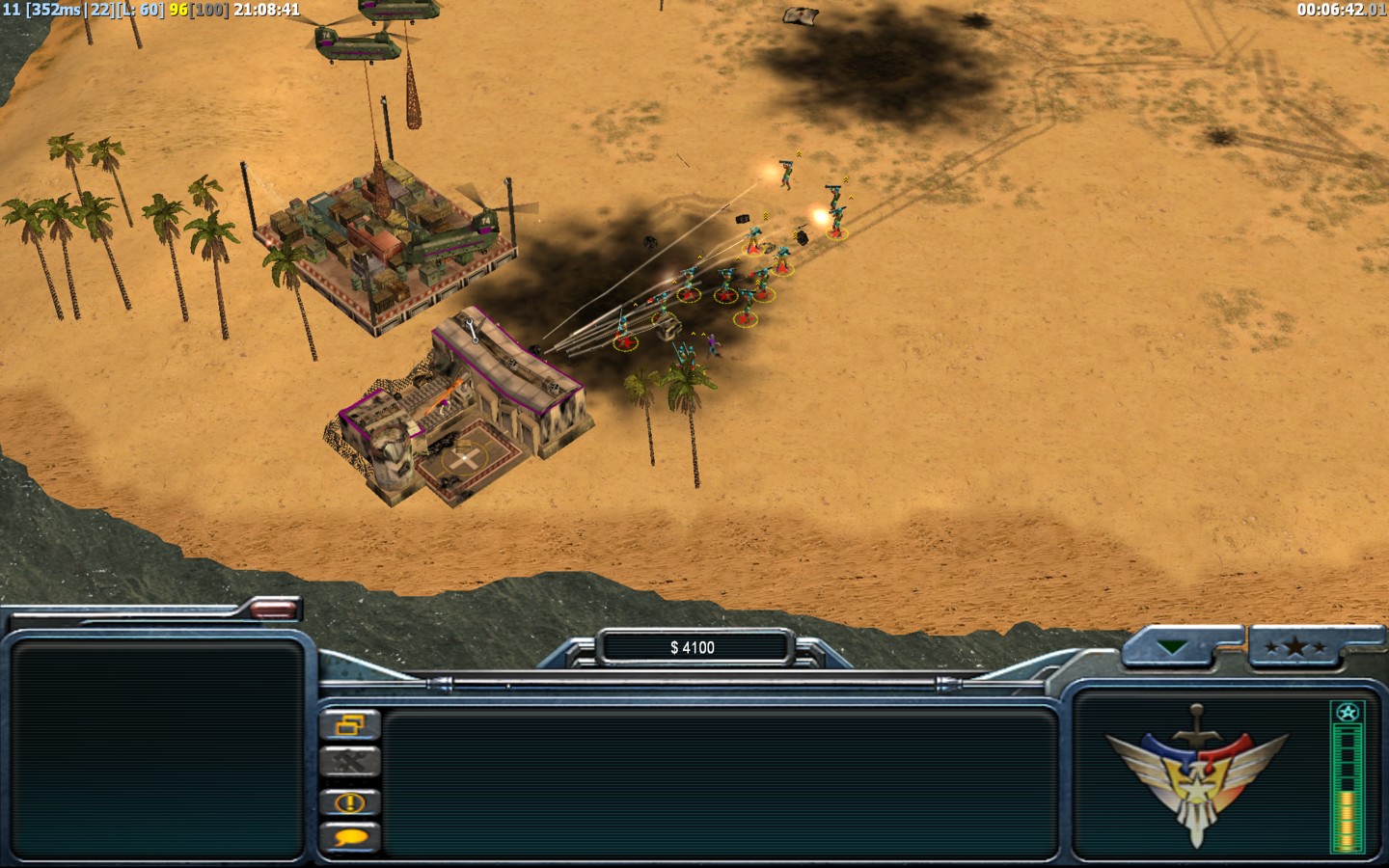Click the blank radar minimap panel
The height and width of the screenshot is (868, 1389).
[157, 749]
